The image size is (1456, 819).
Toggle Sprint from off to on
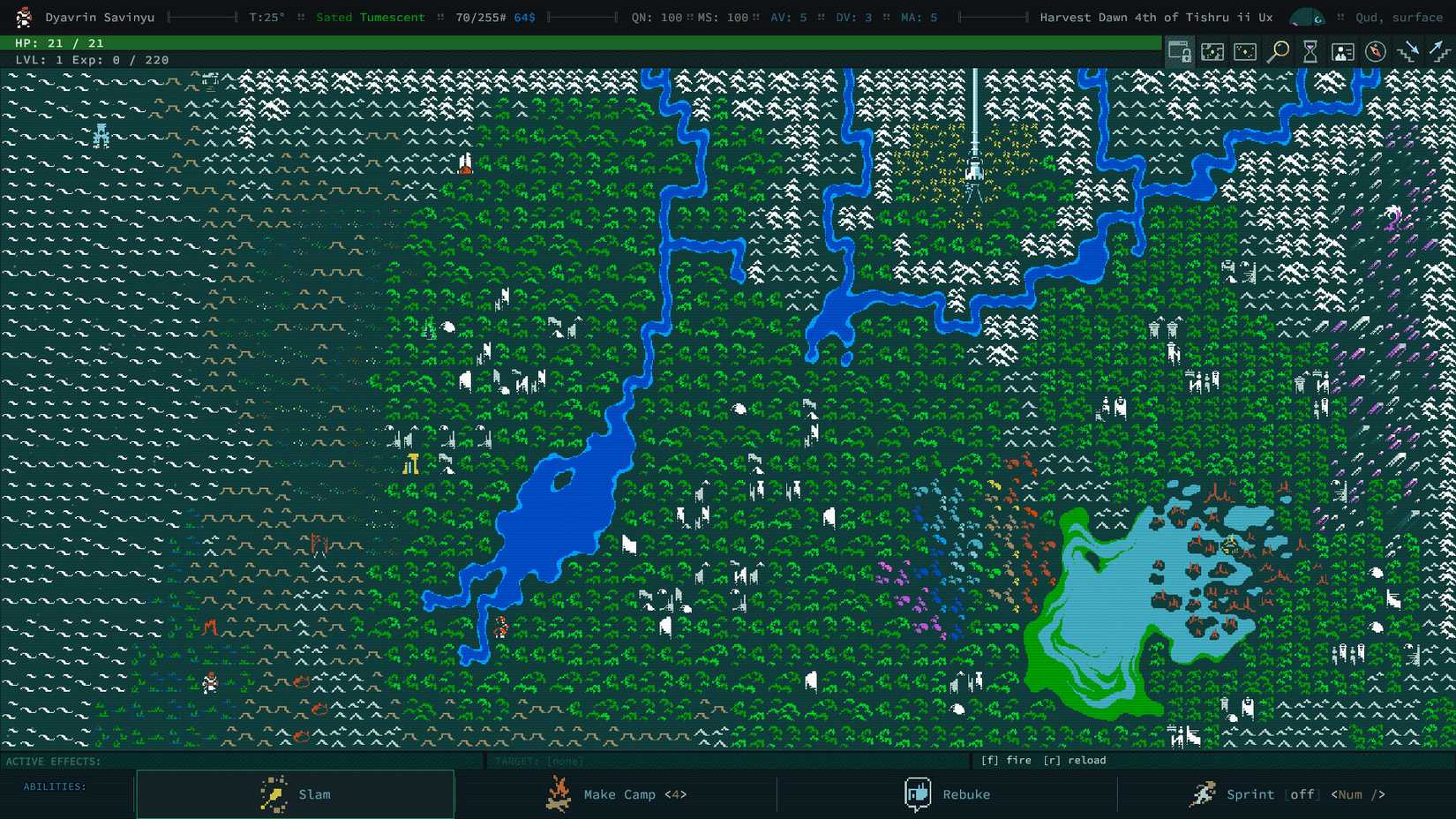point(1303,794)
